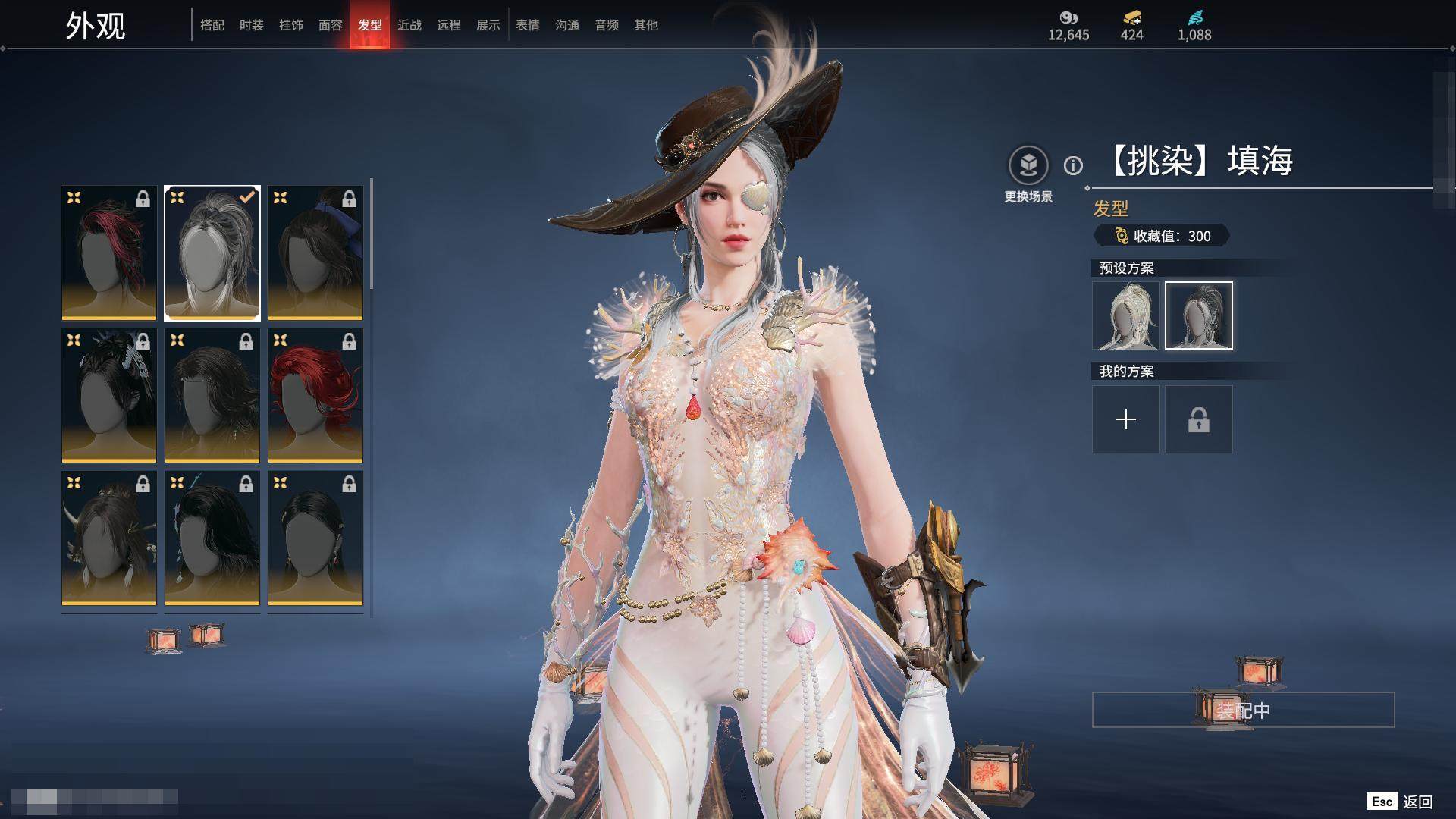Choose the dark grey preset scheme

[1199, 315]
